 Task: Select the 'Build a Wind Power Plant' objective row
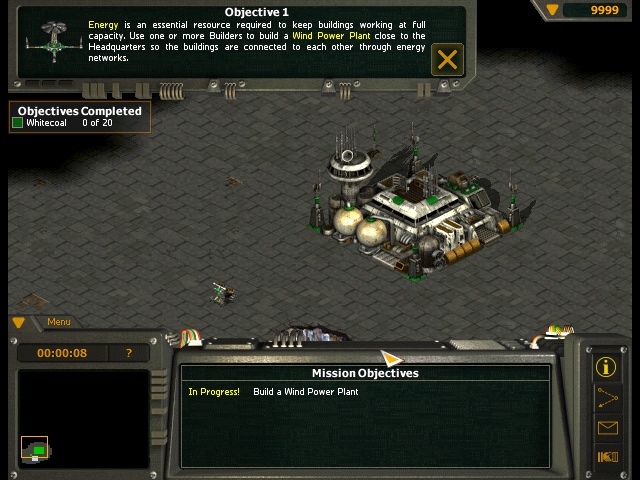305,392
